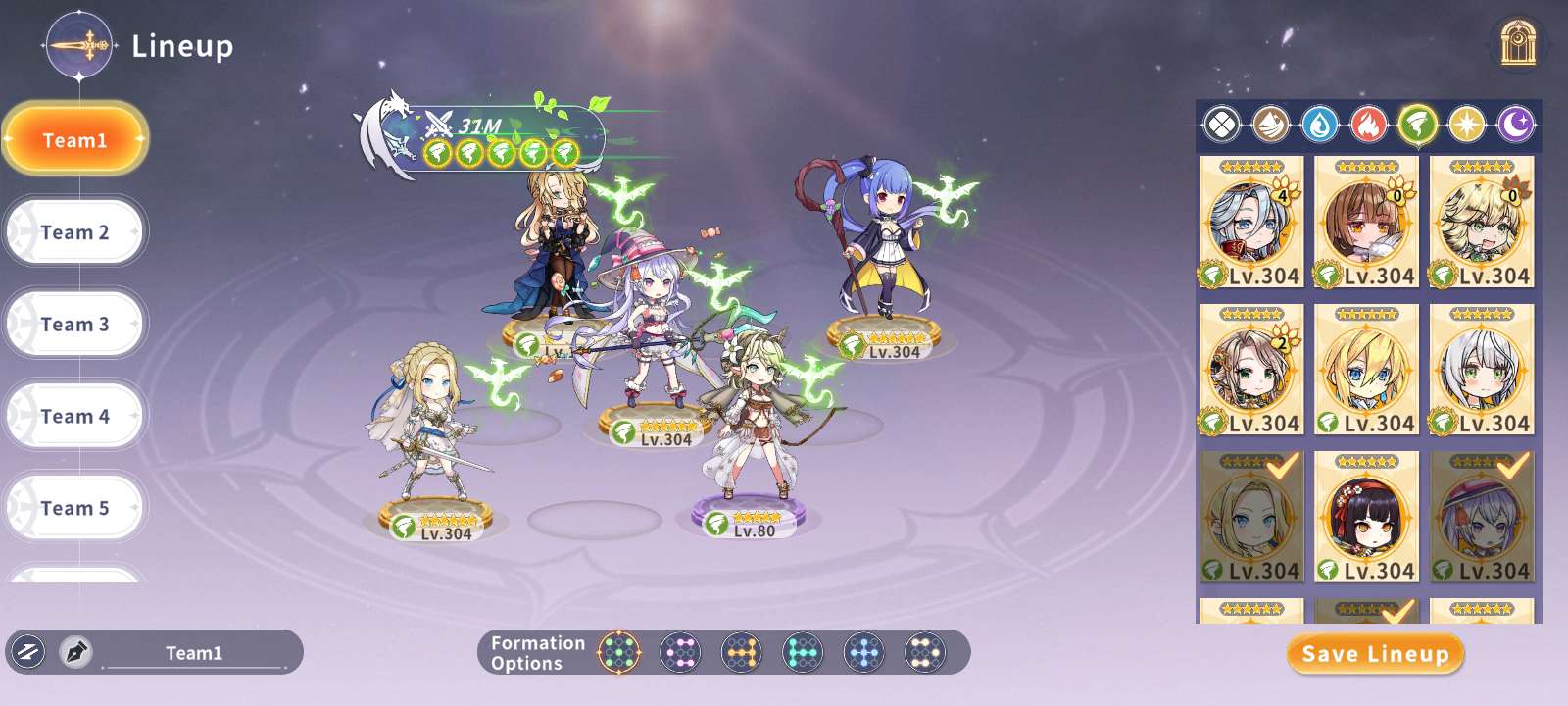Click the swap arrows icon beside team name
1568x706 pixels.
point(27,652)
